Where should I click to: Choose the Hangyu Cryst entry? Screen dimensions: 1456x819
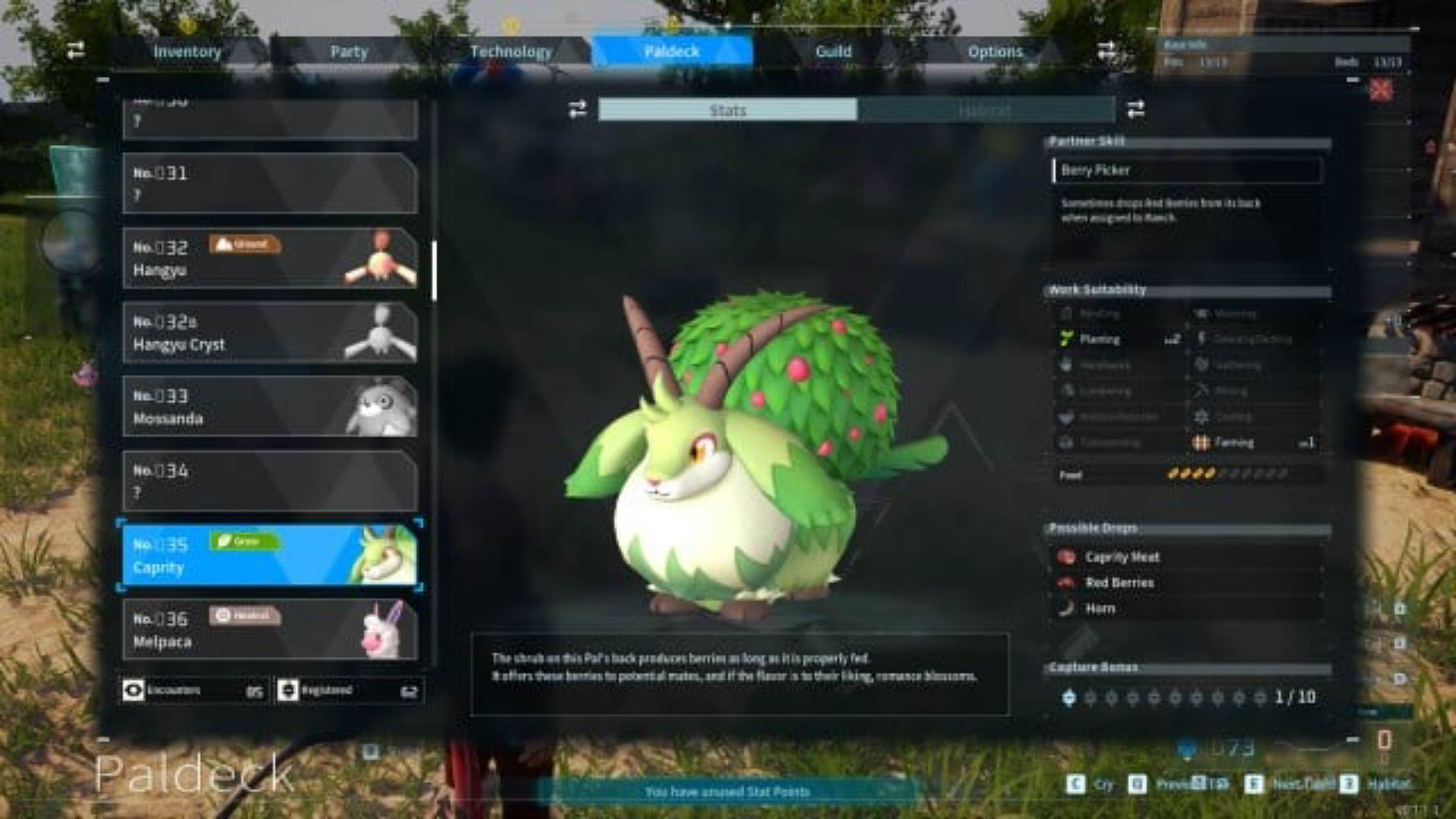[x=270, y=333]
